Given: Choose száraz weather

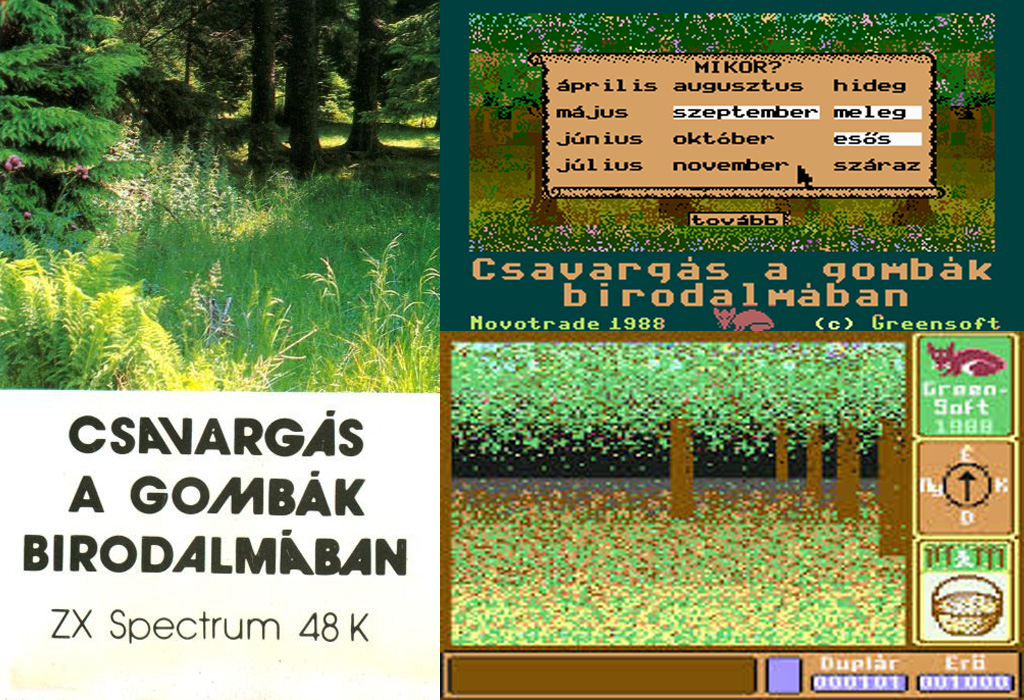Looking at the screenshot, I should point(876,166).
